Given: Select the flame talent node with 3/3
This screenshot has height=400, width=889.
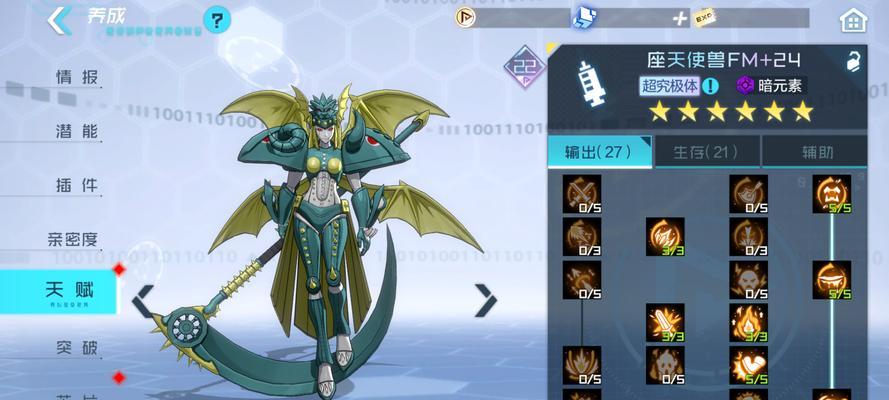Looking at the screenshot, I should [x=748, y=320].
